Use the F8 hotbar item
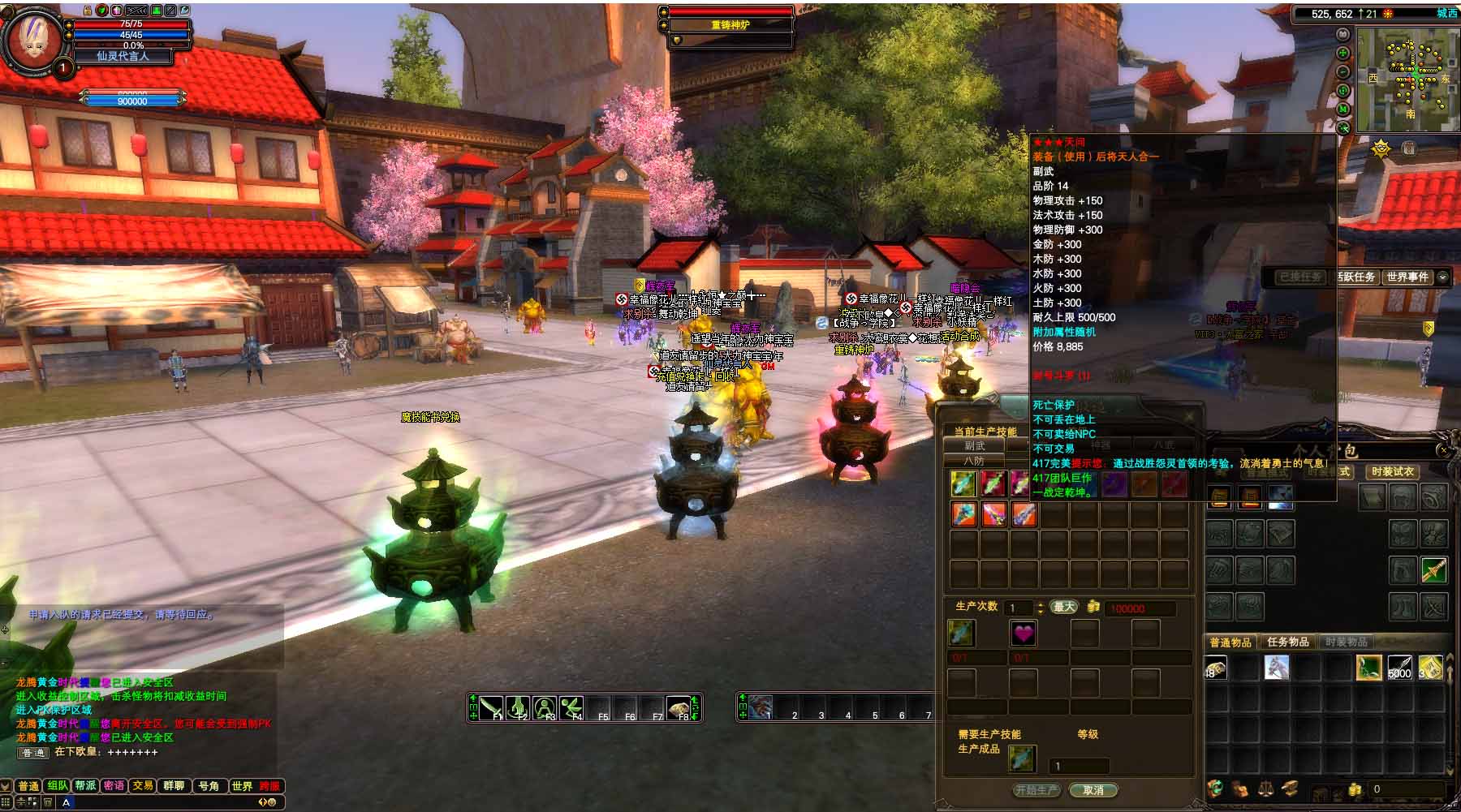Screen dimensions: 1461x812 [679, 707]
